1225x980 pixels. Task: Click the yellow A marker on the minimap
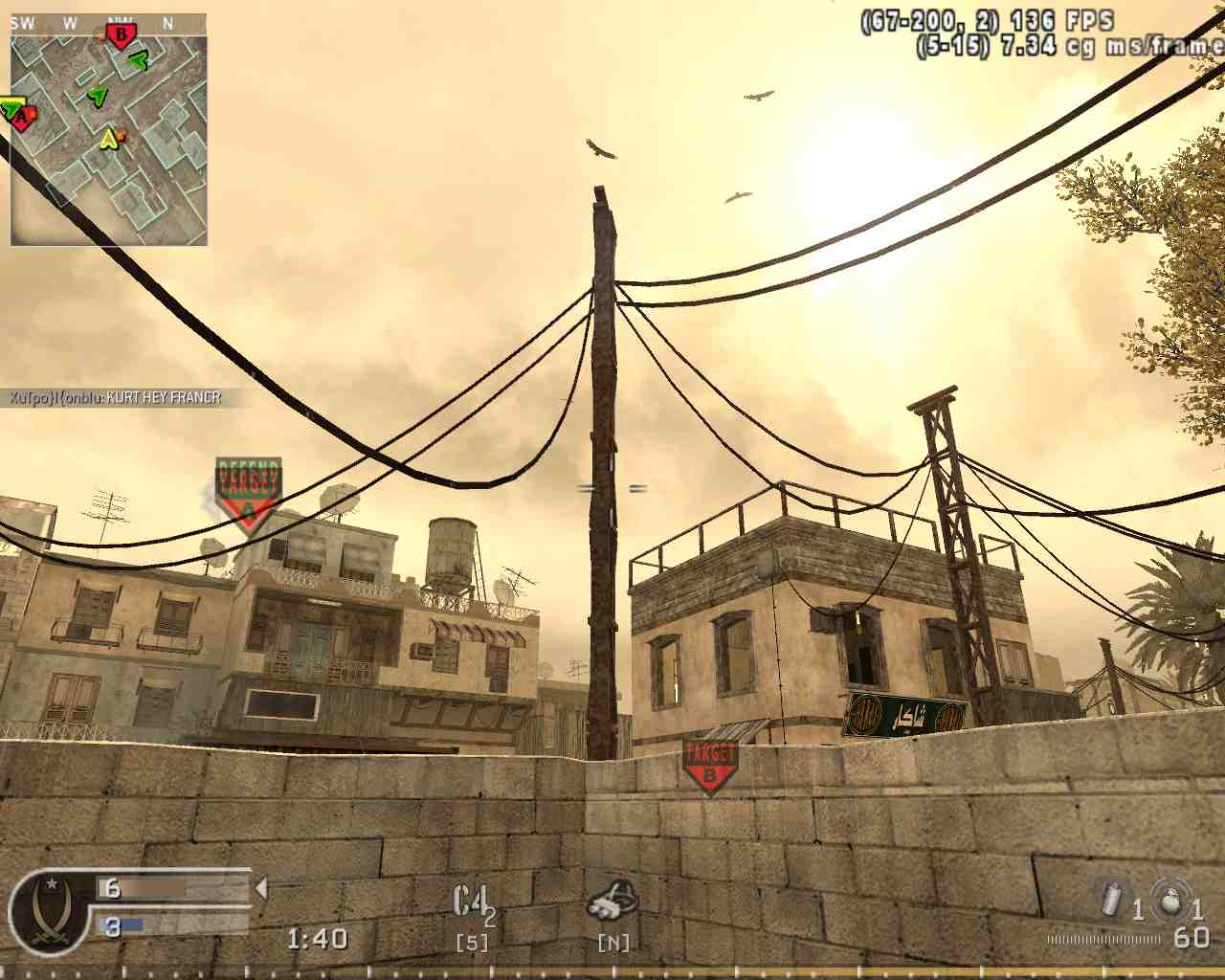click(108, 137)
